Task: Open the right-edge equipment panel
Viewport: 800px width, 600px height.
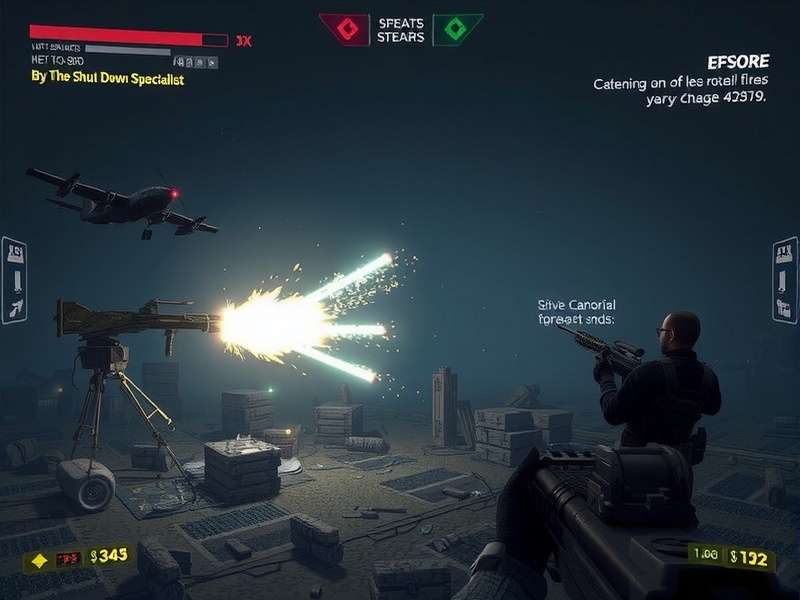Action: click(x=785, y=280)
